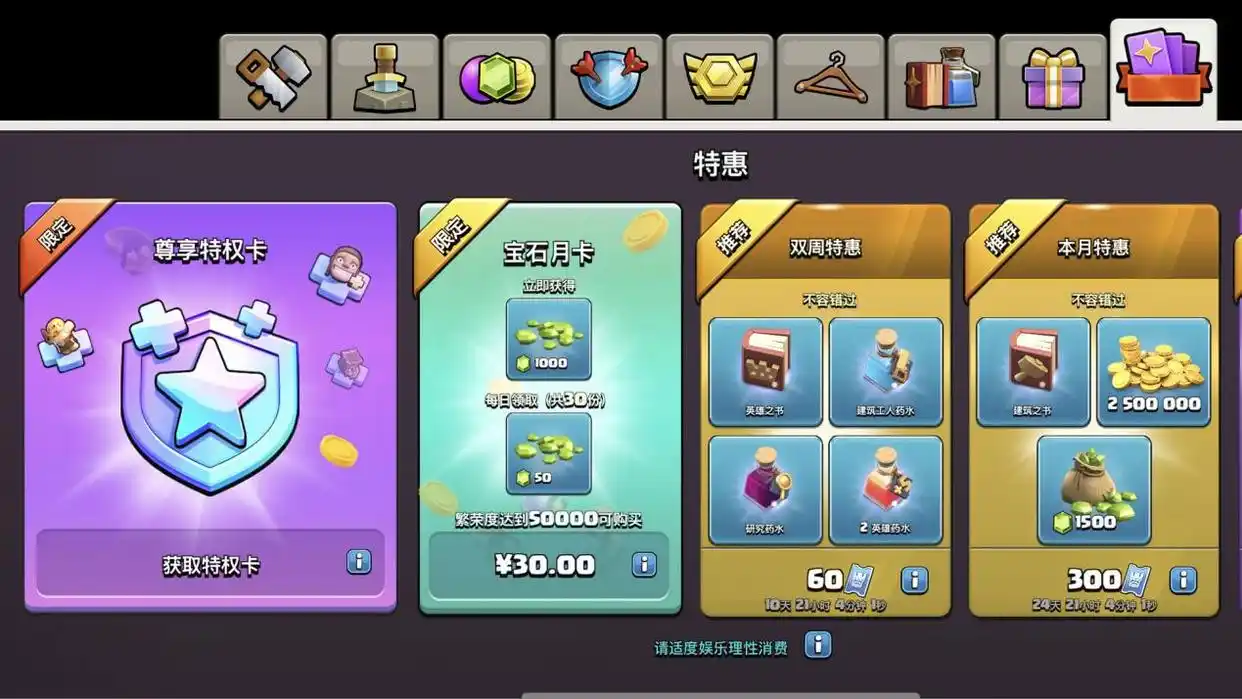Screen dimensions: 1242x699
Task: Select the purple star cards offers tab
Action: (x=1163, y=70)
